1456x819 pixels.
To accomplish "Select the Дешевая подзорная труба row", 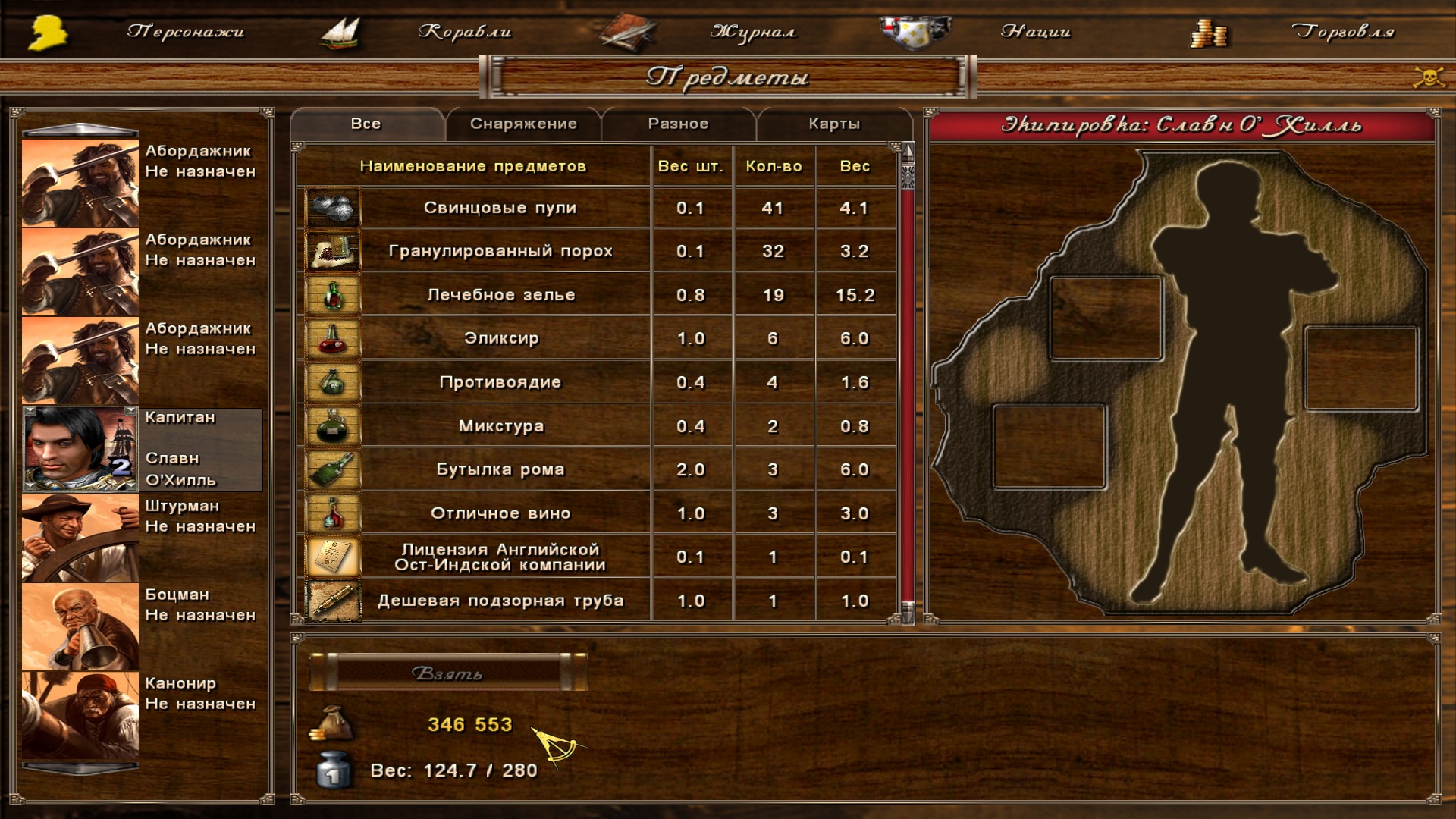I will point(500,601).
